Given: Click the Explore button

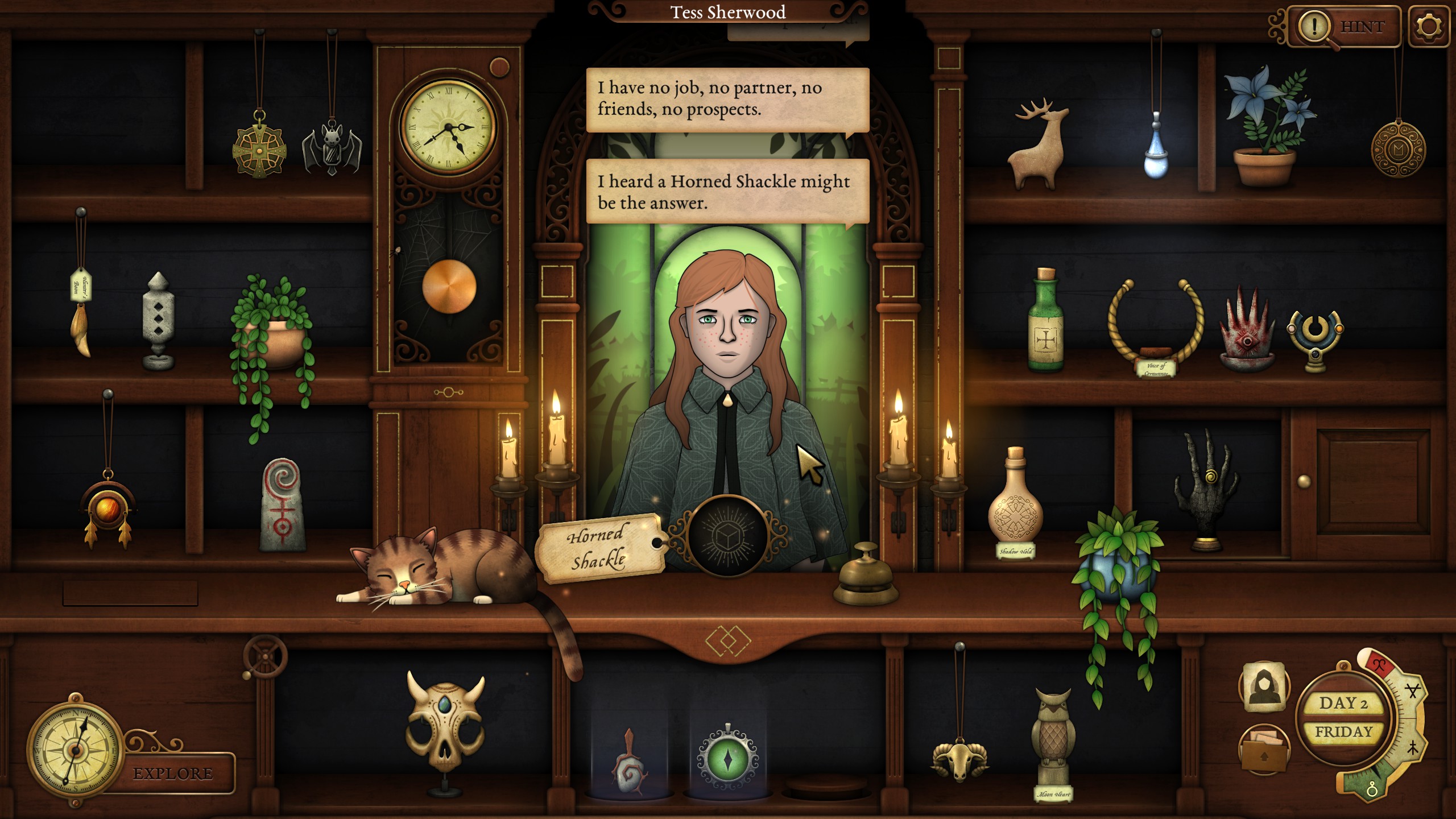Looking at the screenshot, I should click(173, 773).
